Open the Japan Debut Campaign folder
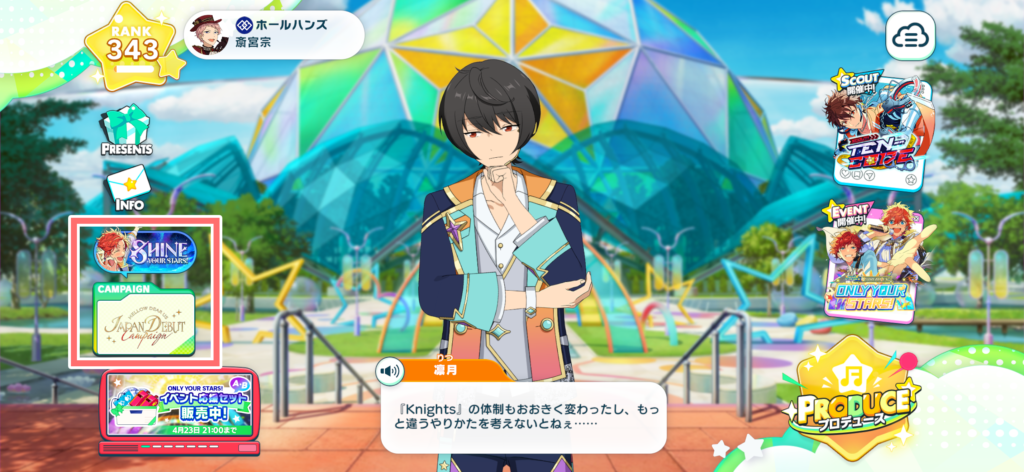Screen dimensions: 1024x472 [145, 322]
